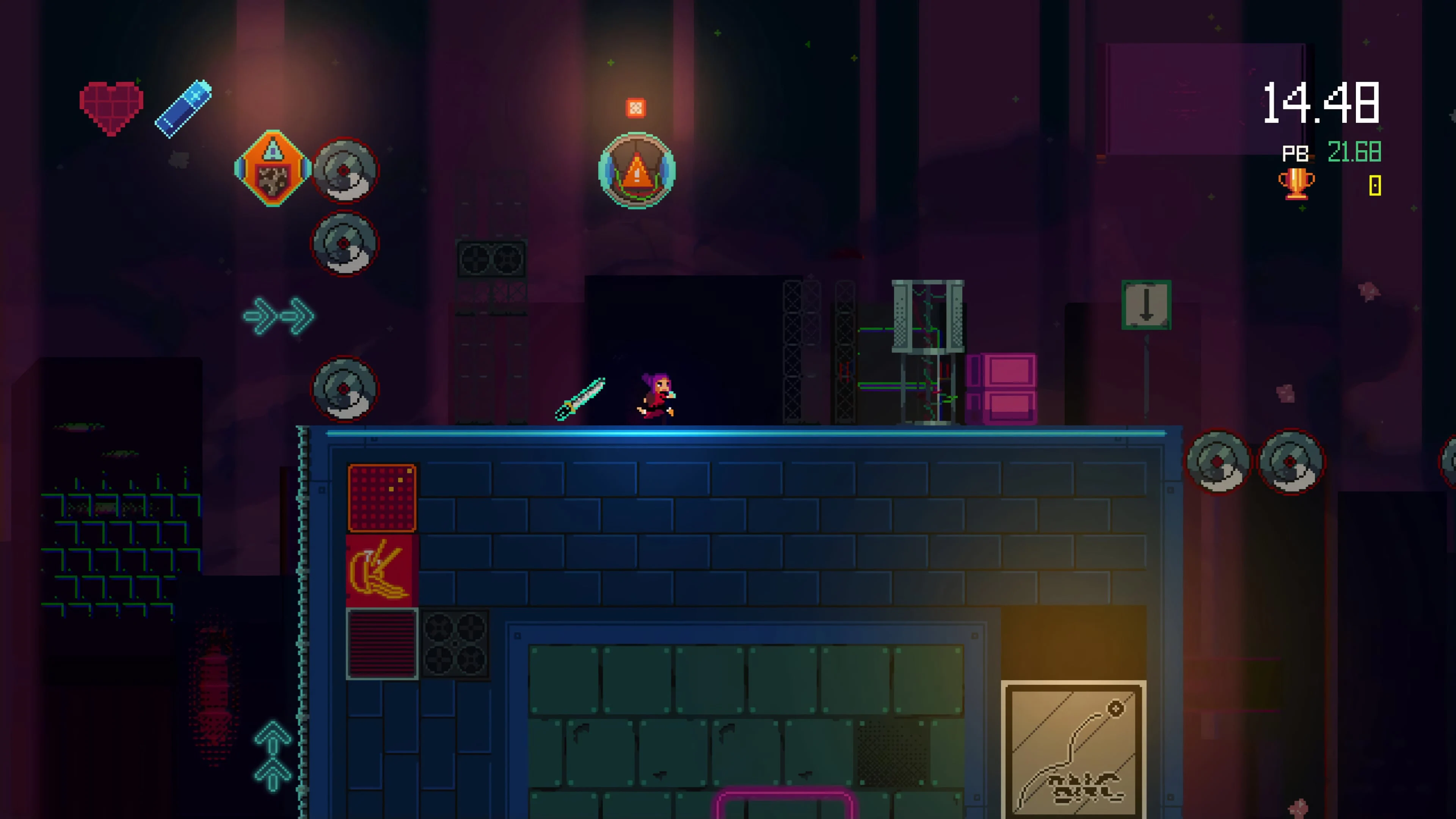Toggle the glowing teal double-chevron arrows
1456x819 pixels.
(278, 317)
